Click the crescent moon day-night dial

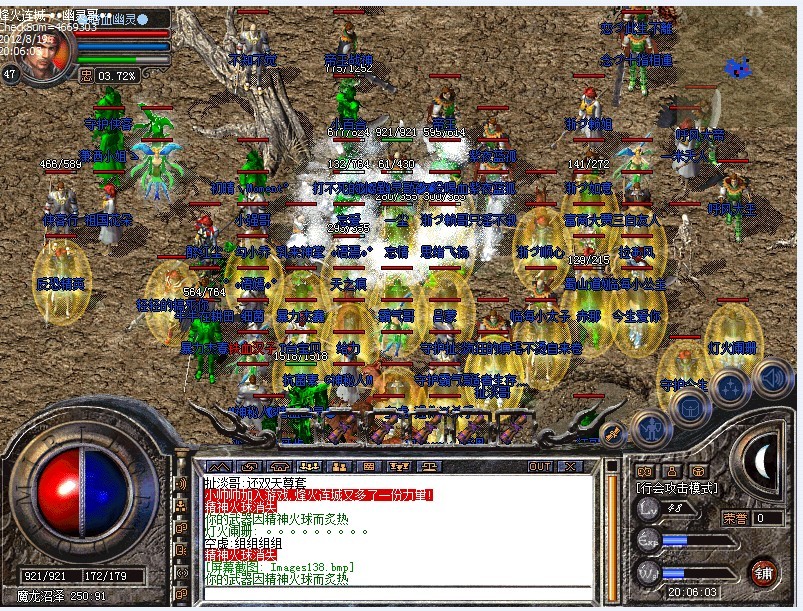[761, 459]
